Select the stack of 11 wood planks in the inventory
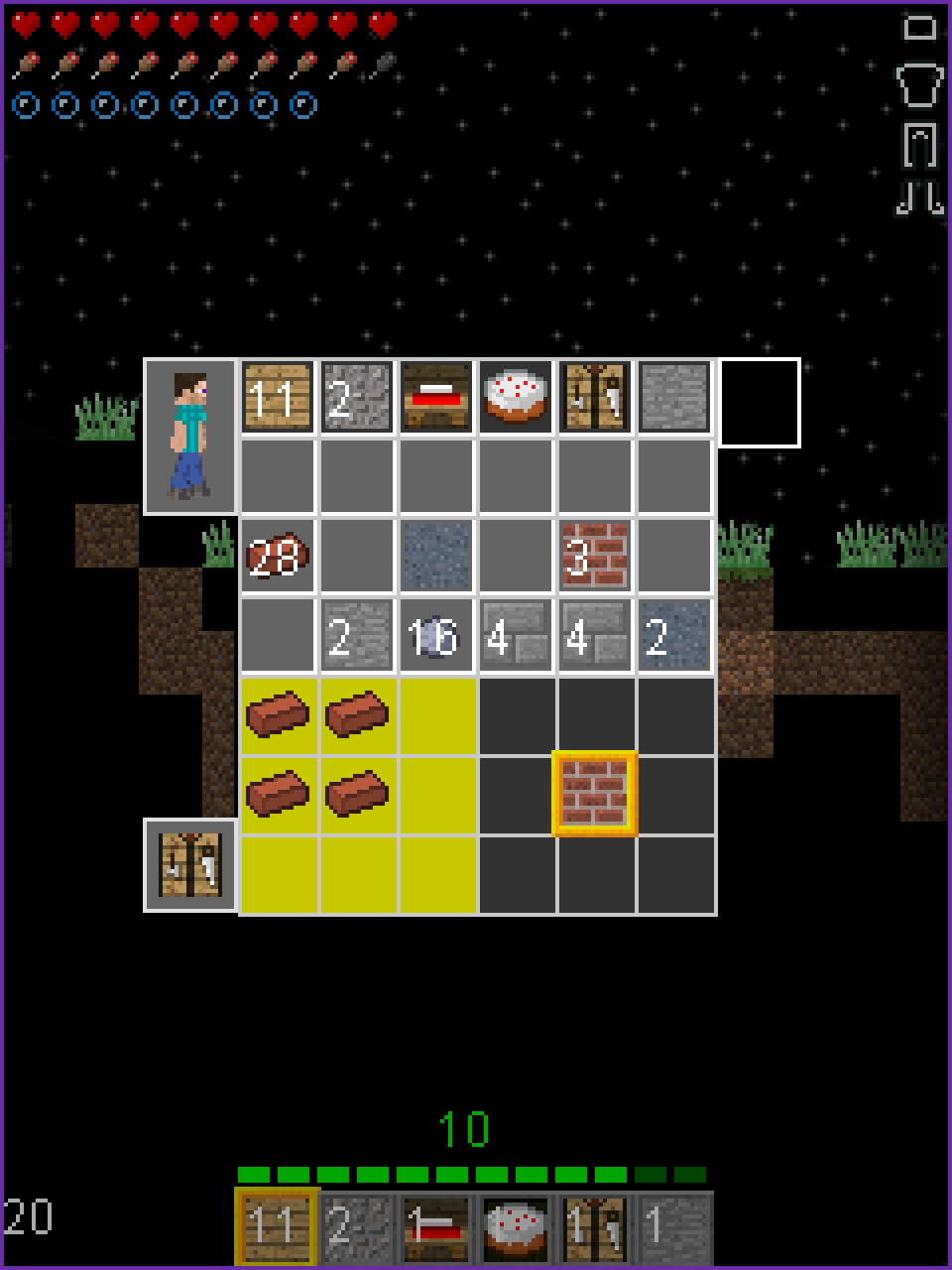 pyautogui.click(x=278, y=398)
